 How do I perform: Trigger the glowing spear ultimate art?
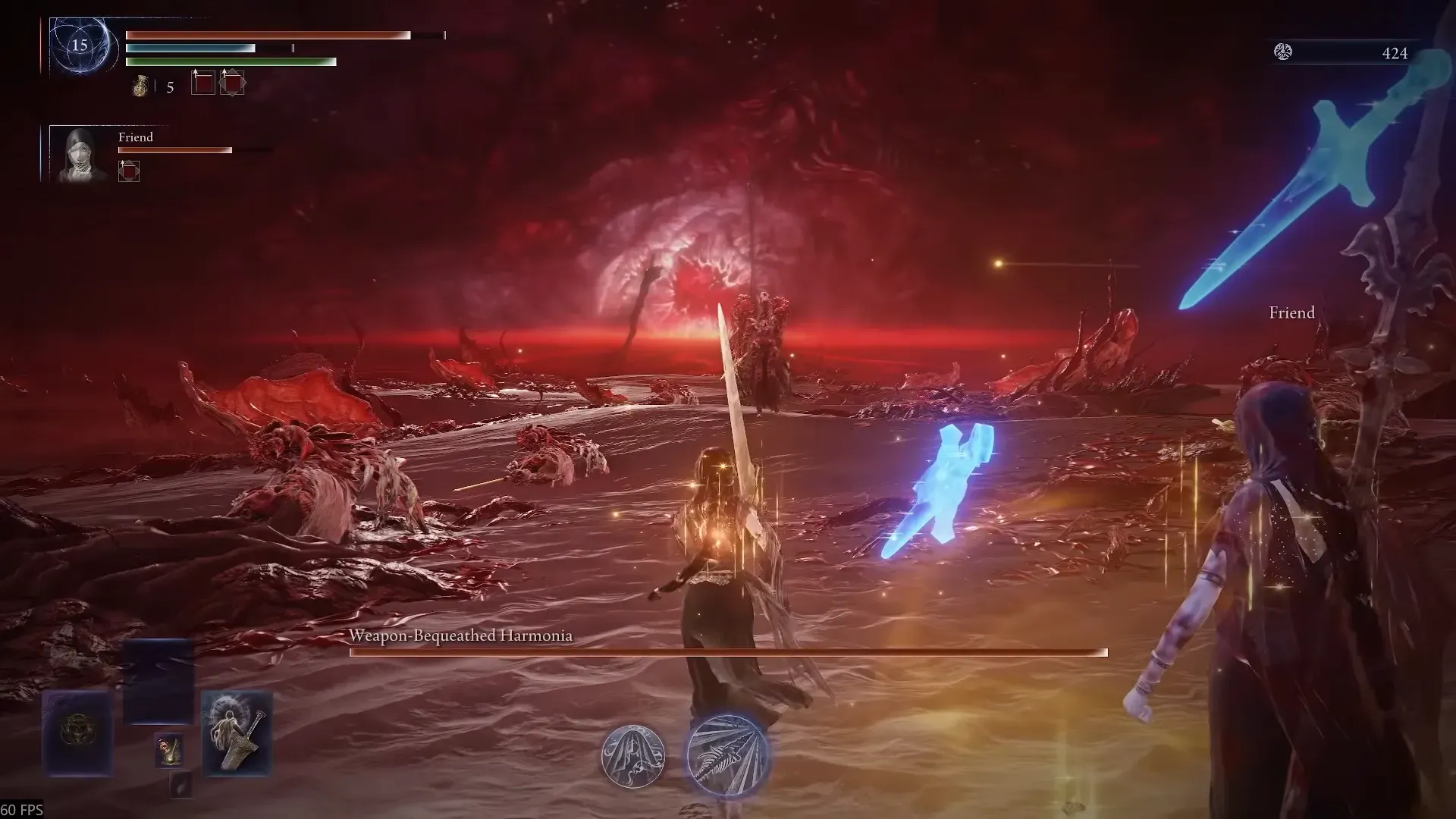tap(727, 755)
